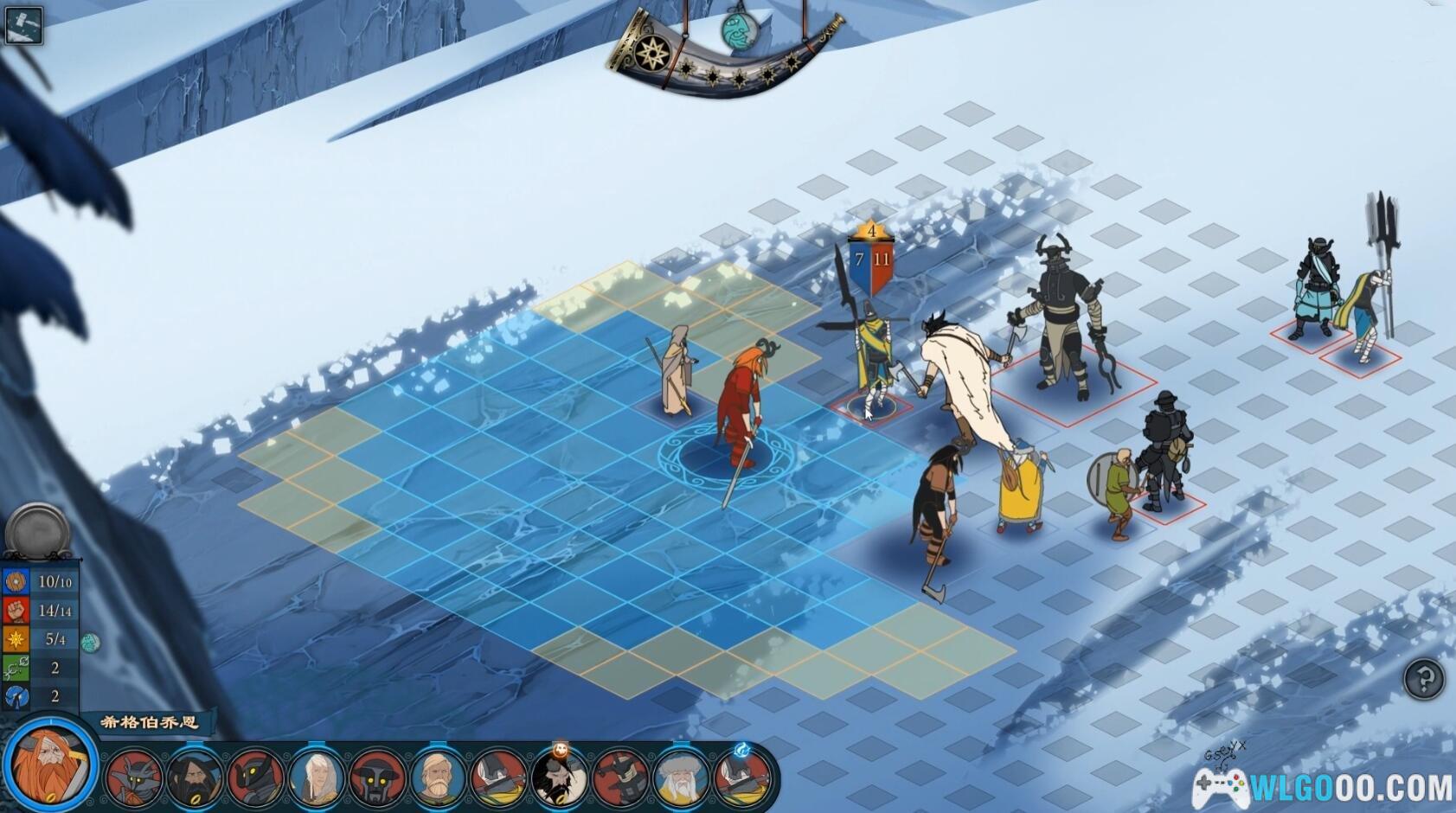Open the question mark help button
The height and width of the screenshot is (813, 1456).
1423,679
